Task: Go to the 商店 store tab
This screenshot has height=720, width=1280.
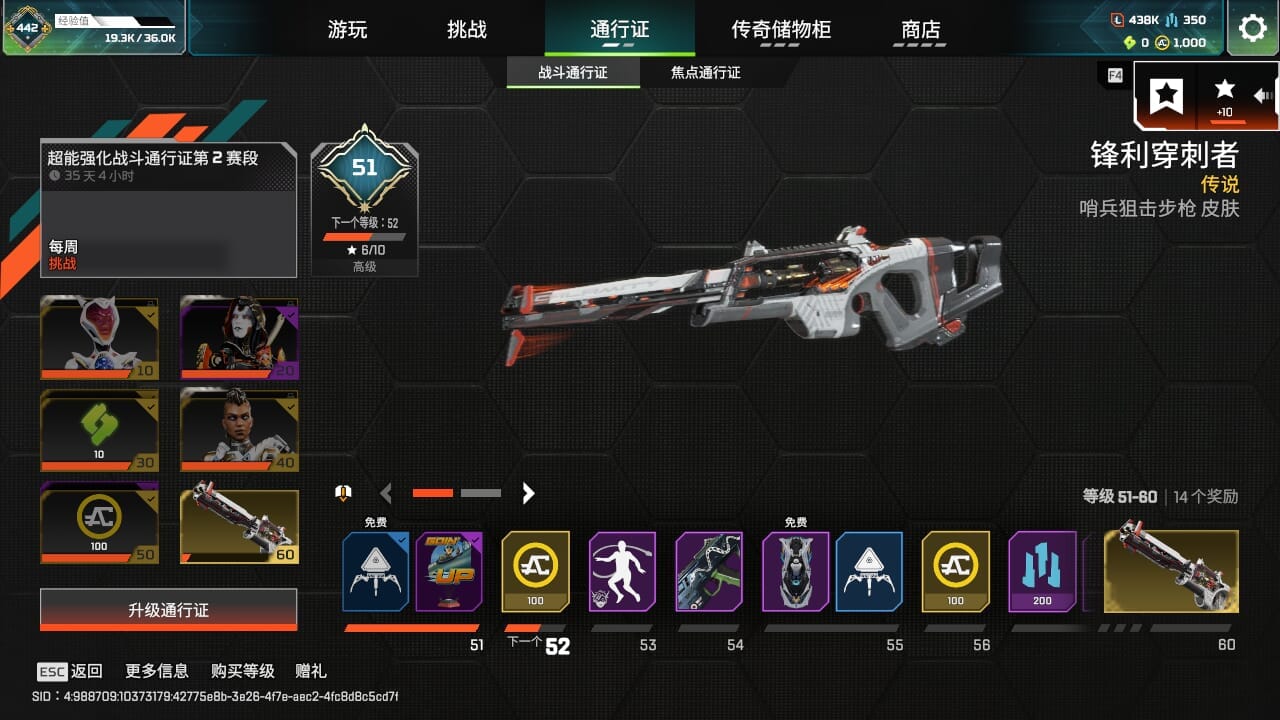Action: (921, 30)
